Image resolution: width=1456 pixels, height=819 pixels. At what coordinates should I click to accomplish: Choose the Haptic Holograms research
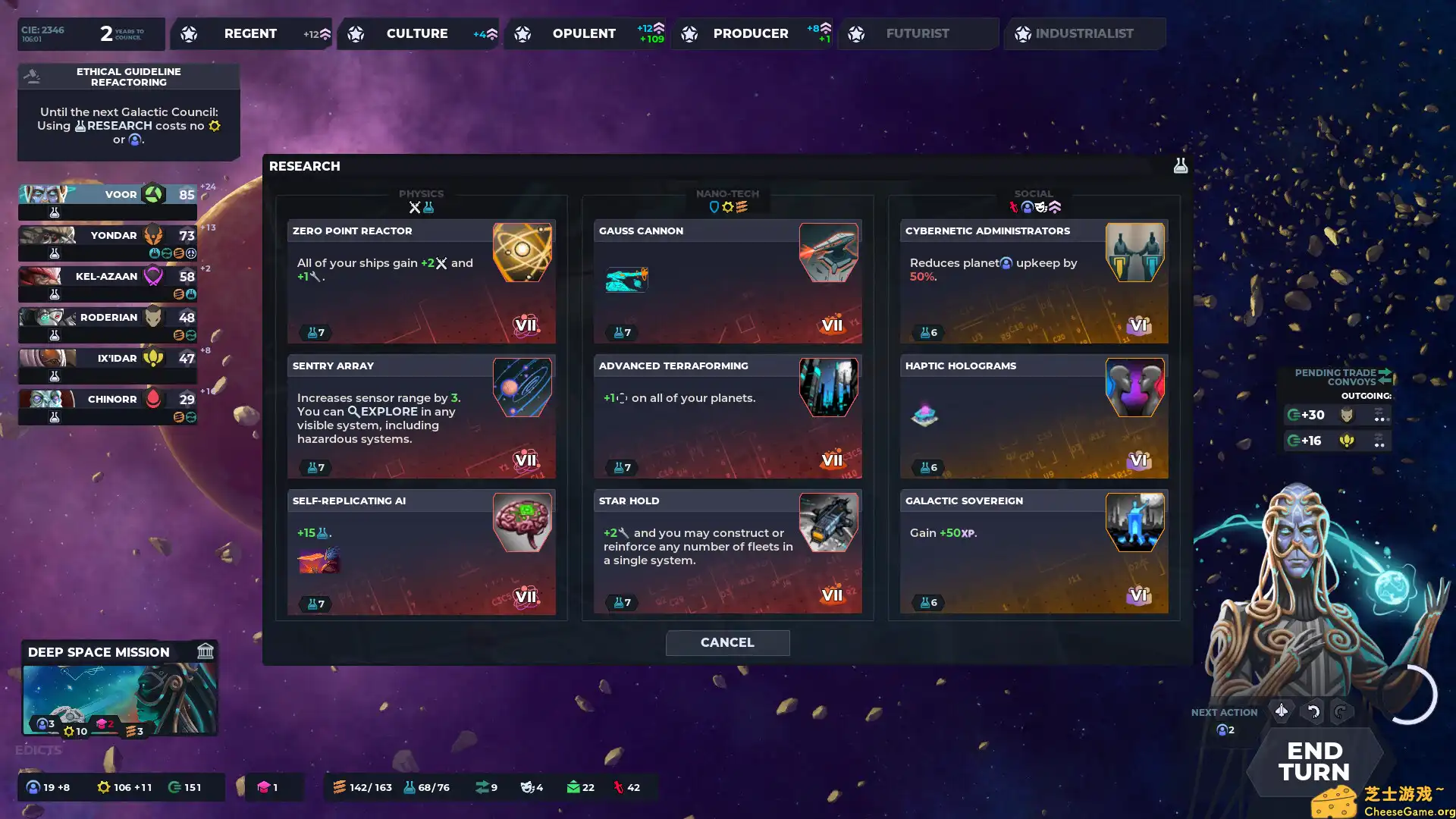click(1034, 416)
